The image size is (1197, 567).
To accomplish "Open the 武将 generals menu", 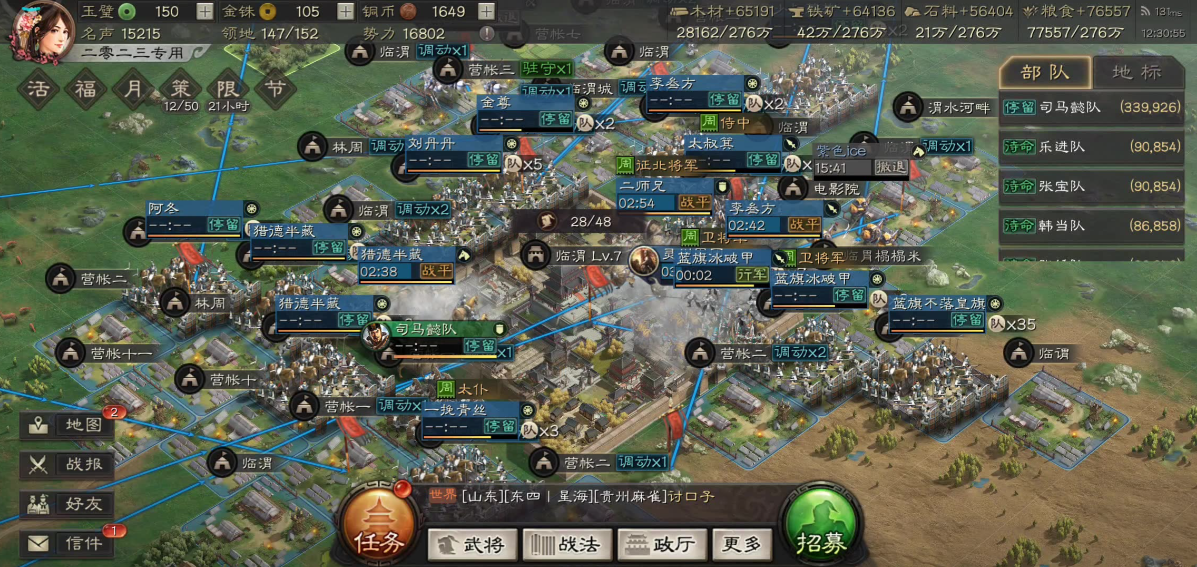I will (472, 545).
